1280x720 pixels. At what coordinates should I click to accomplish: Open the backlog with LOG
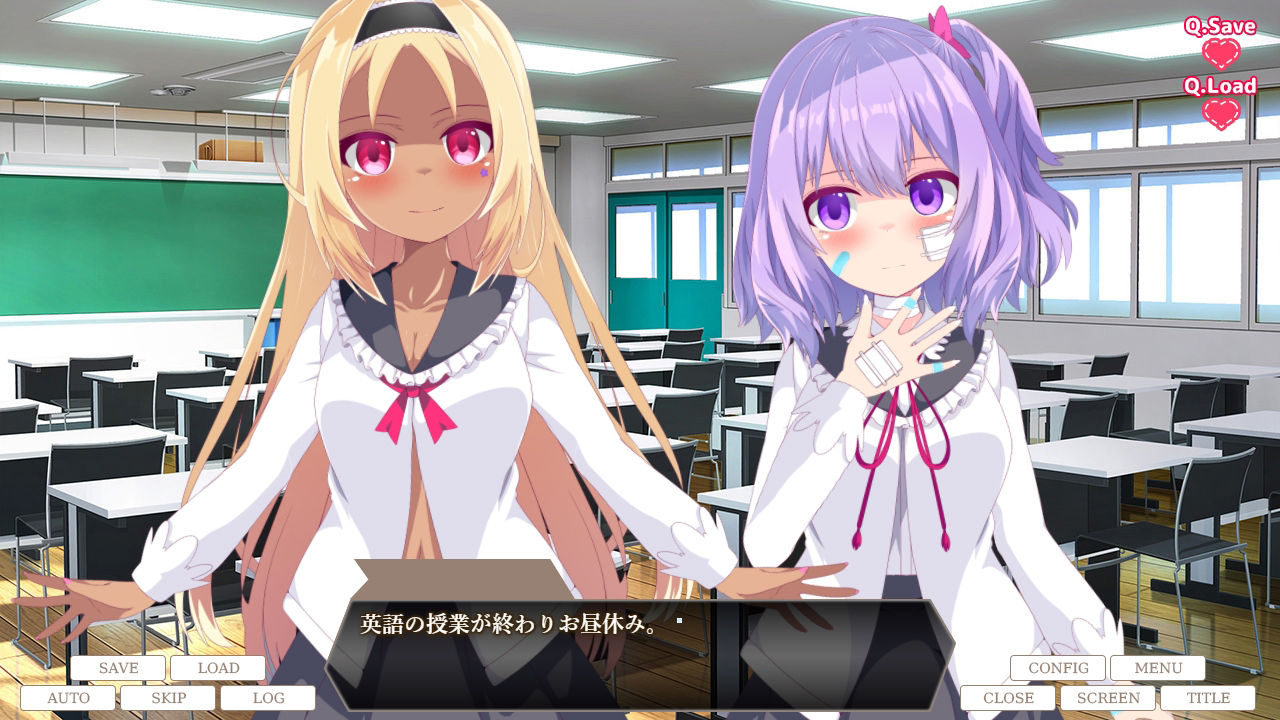[x=271, y=697]
